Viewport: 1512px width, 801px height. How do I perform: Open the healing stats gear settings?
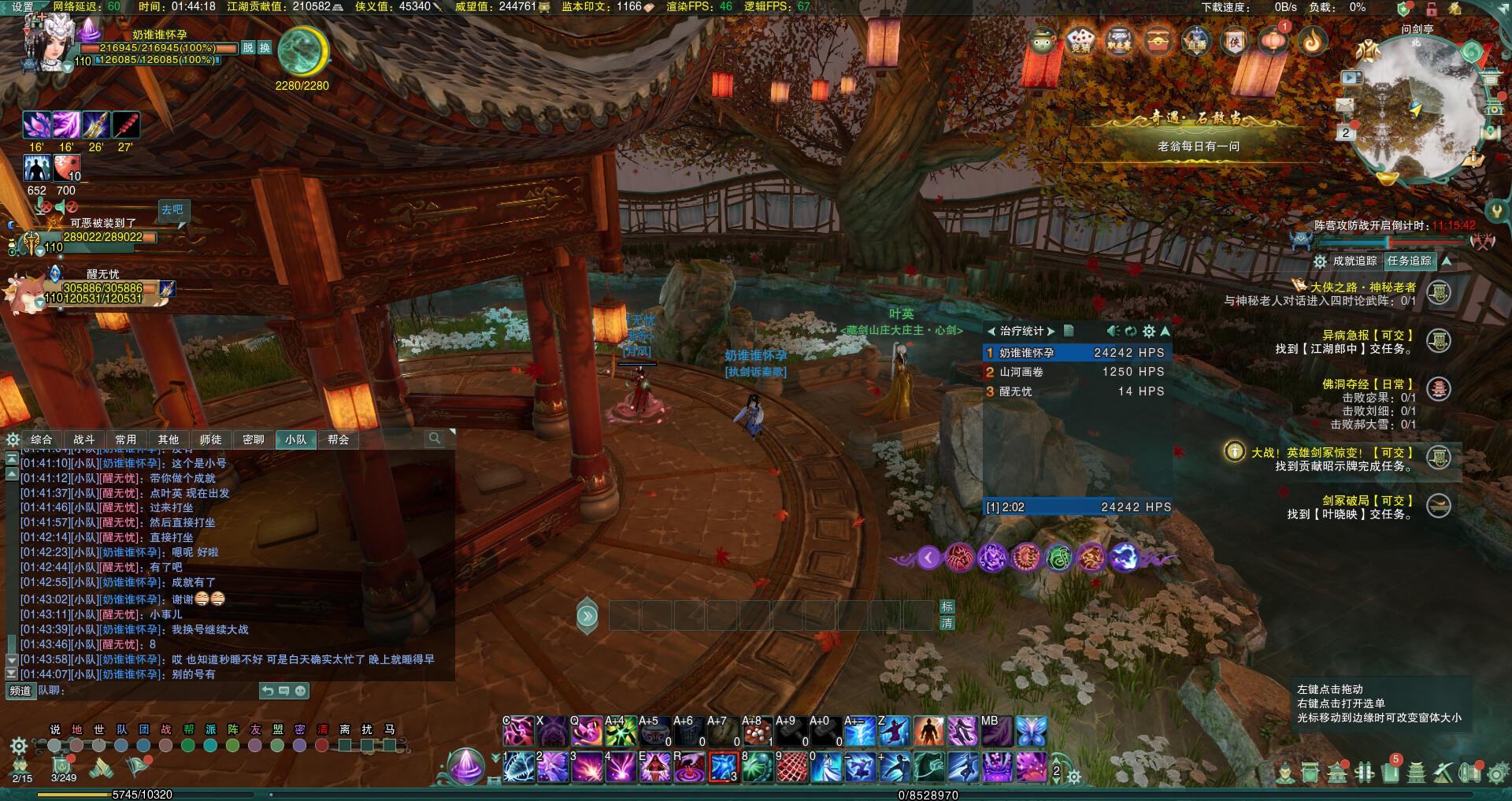(1149, 332)
